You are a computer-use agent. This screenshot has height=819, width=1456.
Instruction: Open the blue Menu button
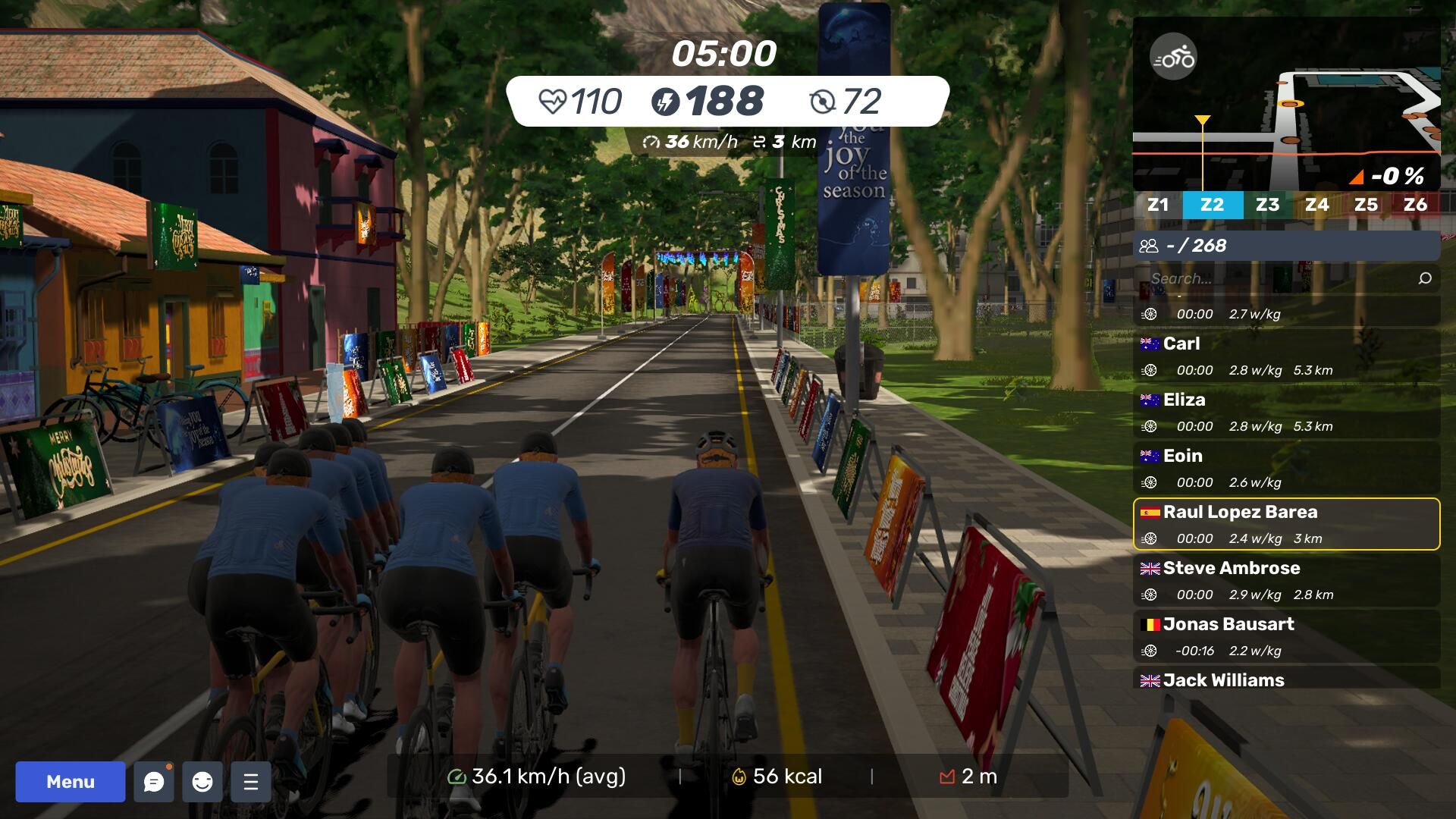(71, 782)
